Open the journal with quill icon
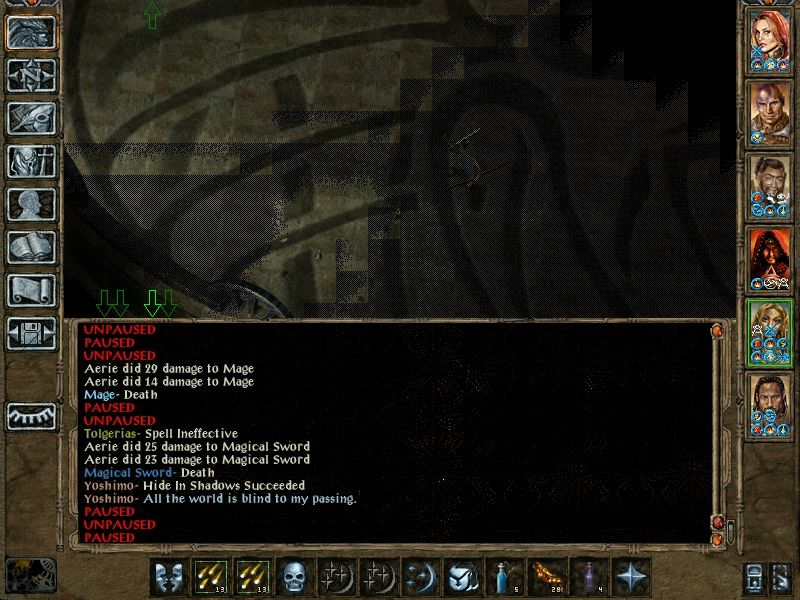Screen dimensions: 800x600 [x=31, y=117]
